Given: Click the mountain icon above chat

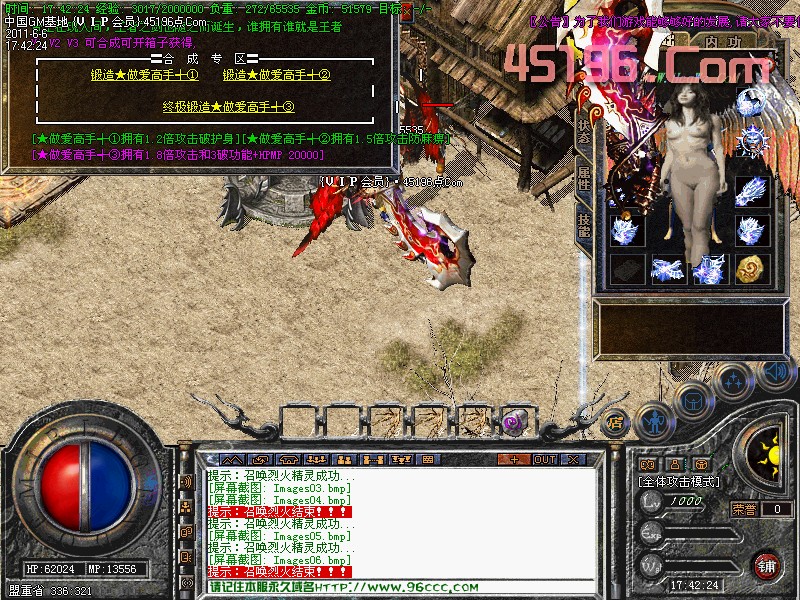Looking at the screenshot, I should [x=234, y=459].
